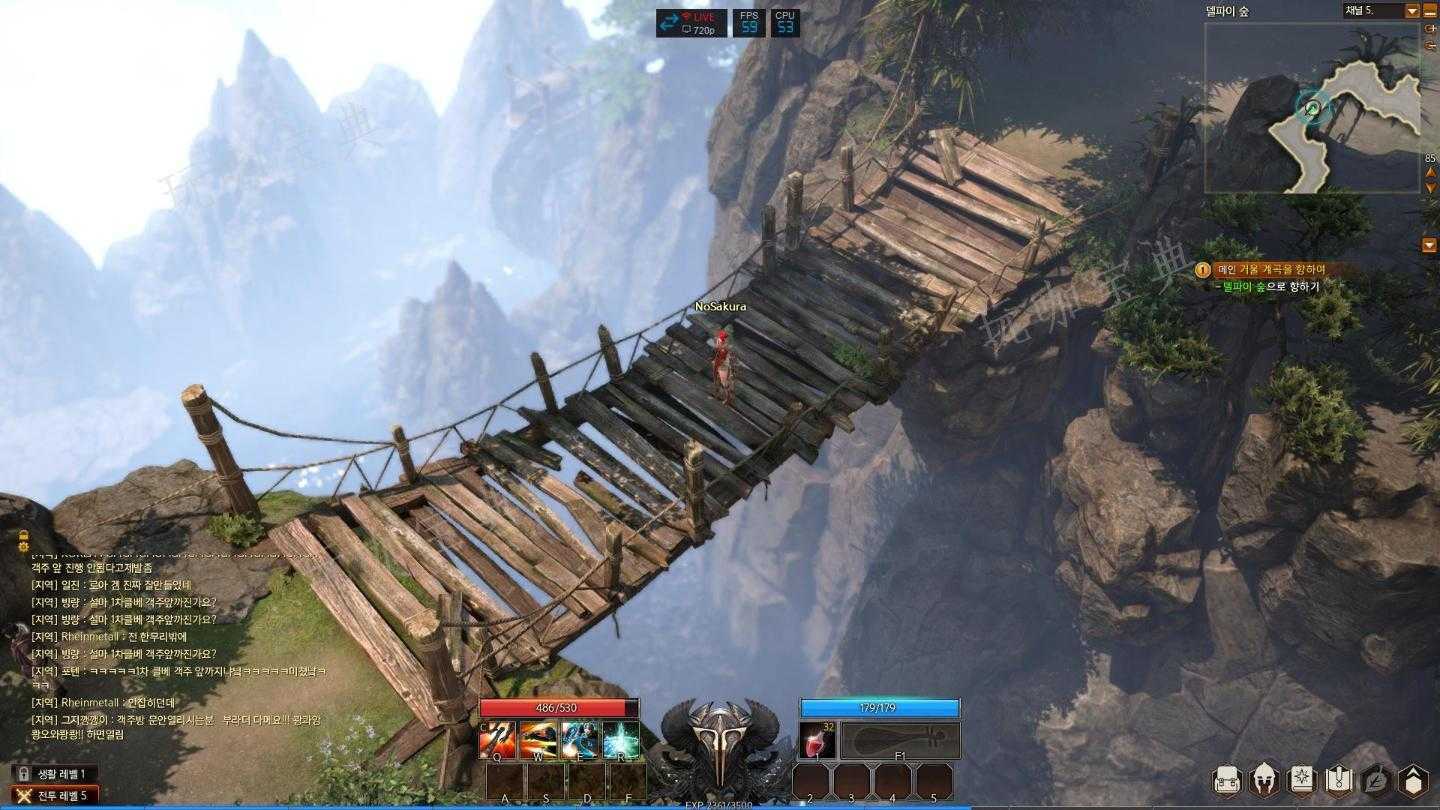Open the channel 5 dropdown

click(1412, 11)
